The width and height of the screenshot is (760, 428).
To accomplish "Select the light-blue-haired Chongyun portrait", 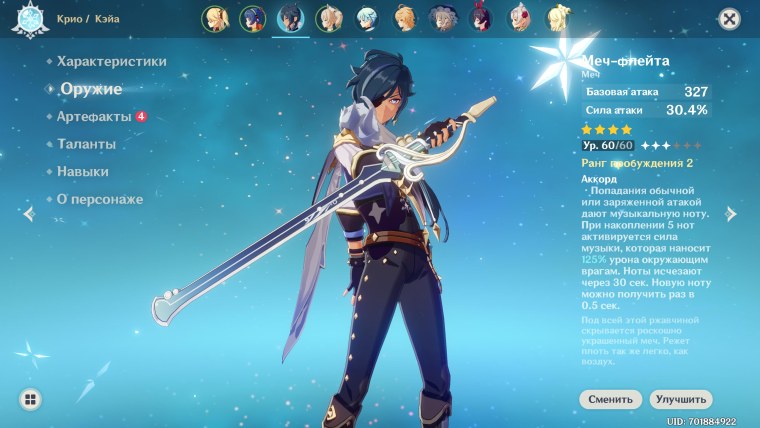I will tap(366, 18).
